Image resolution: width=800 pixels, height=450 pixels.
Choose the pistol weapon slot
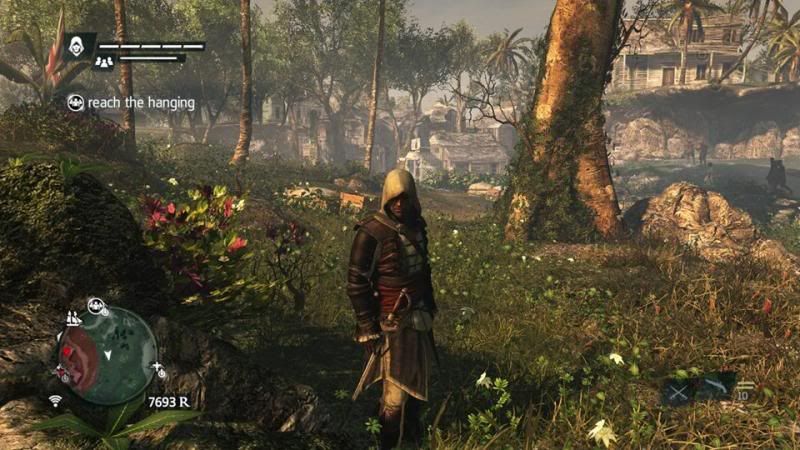(718, 387)
